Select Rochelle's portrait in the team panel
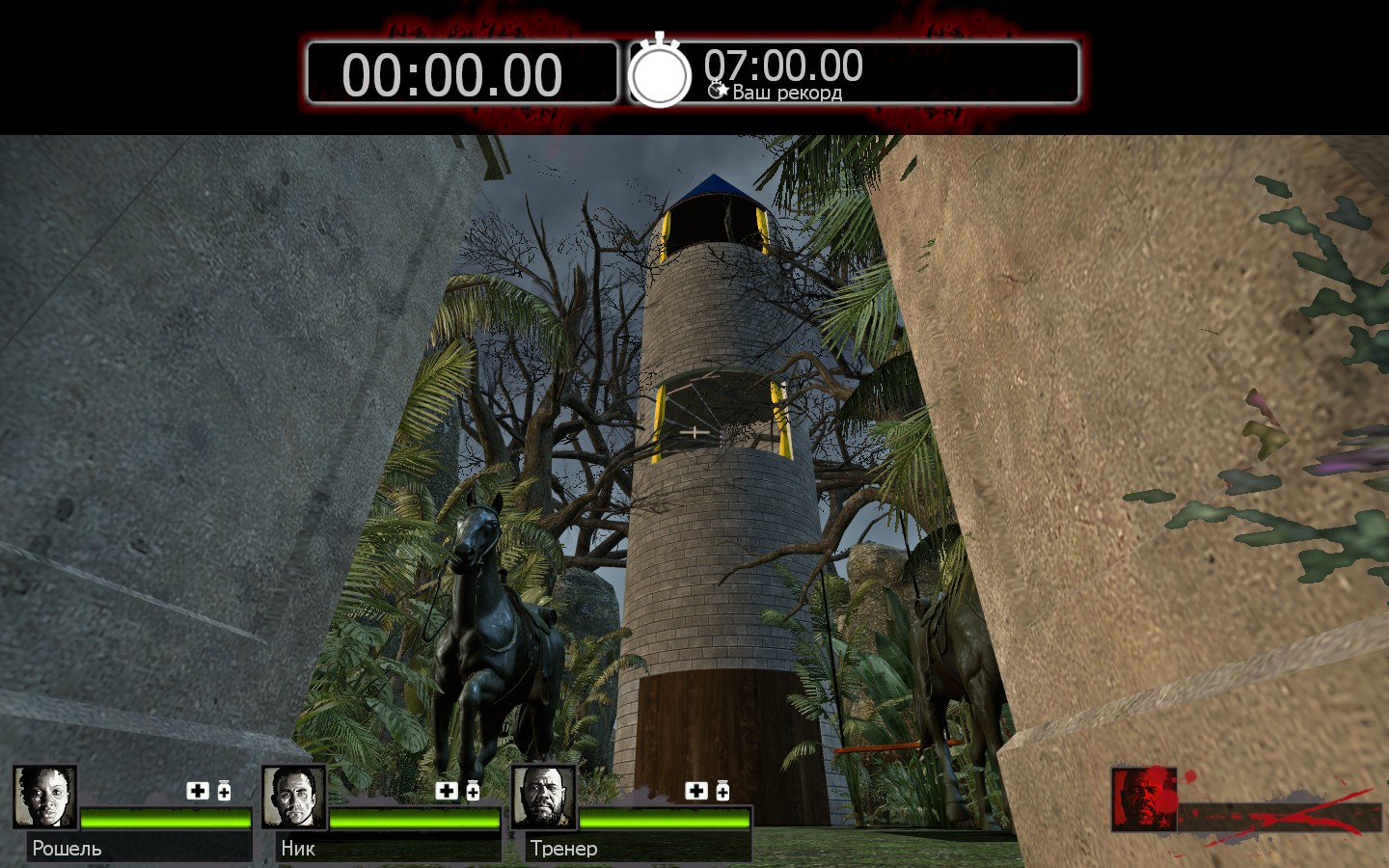This screenshot has height=868, width=1389. point(44,797)
